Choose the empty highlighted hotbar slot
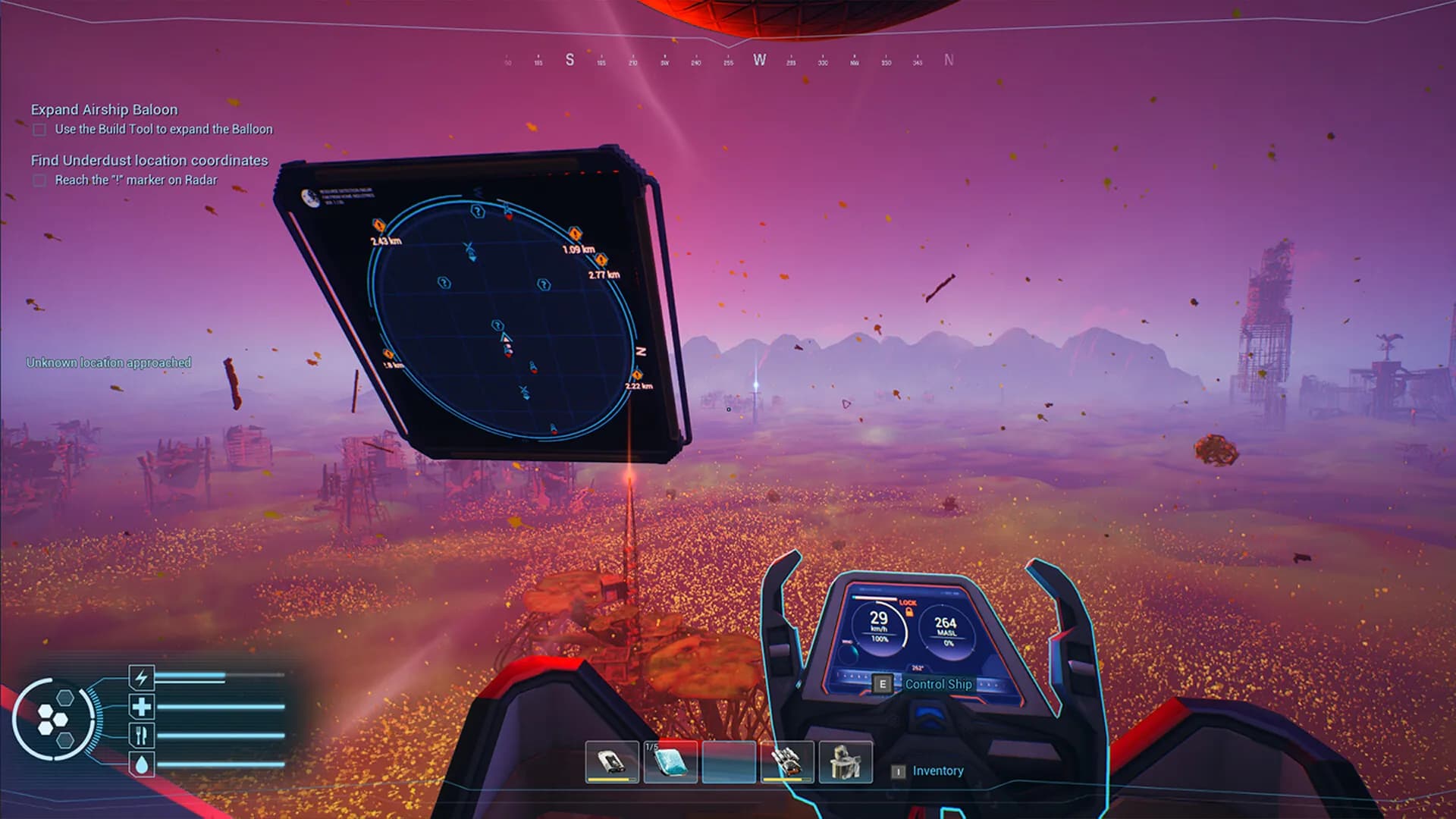The image size is (1456, 819). (x=729, y=762)
